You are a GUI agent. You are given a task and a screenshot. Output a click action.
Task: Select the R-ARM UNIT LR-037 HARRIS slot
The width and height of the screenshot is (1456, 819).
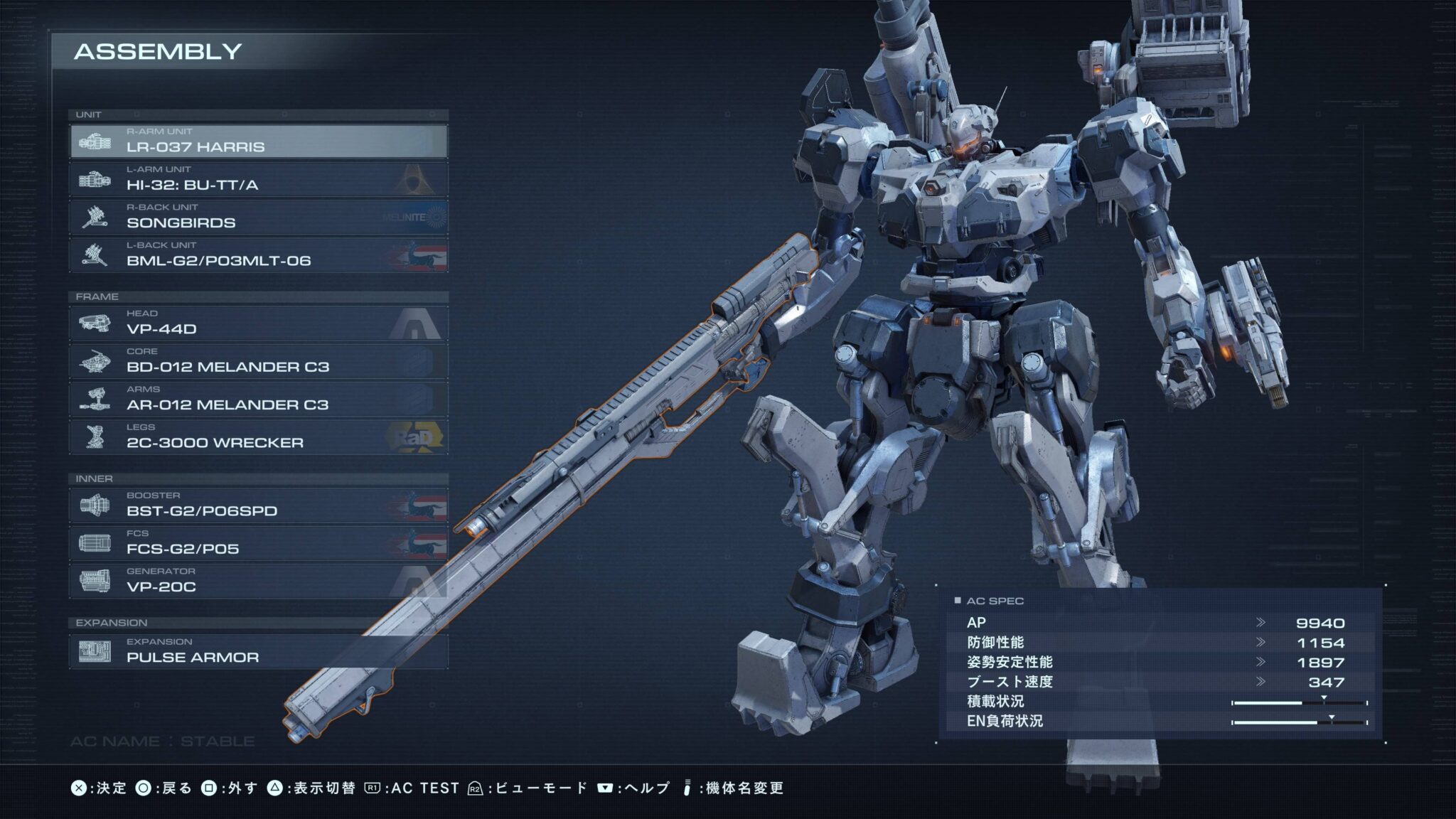pos(259,141)
